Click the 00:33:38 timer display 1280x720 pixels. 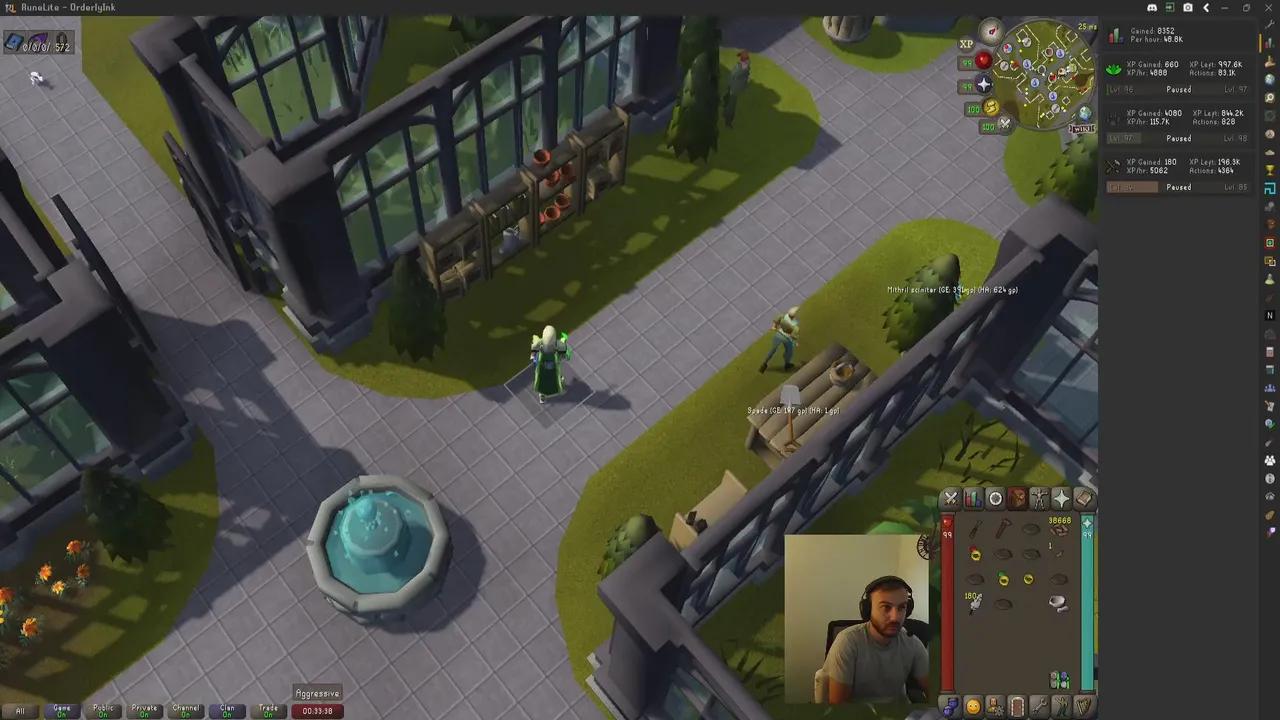pos(318,710)
